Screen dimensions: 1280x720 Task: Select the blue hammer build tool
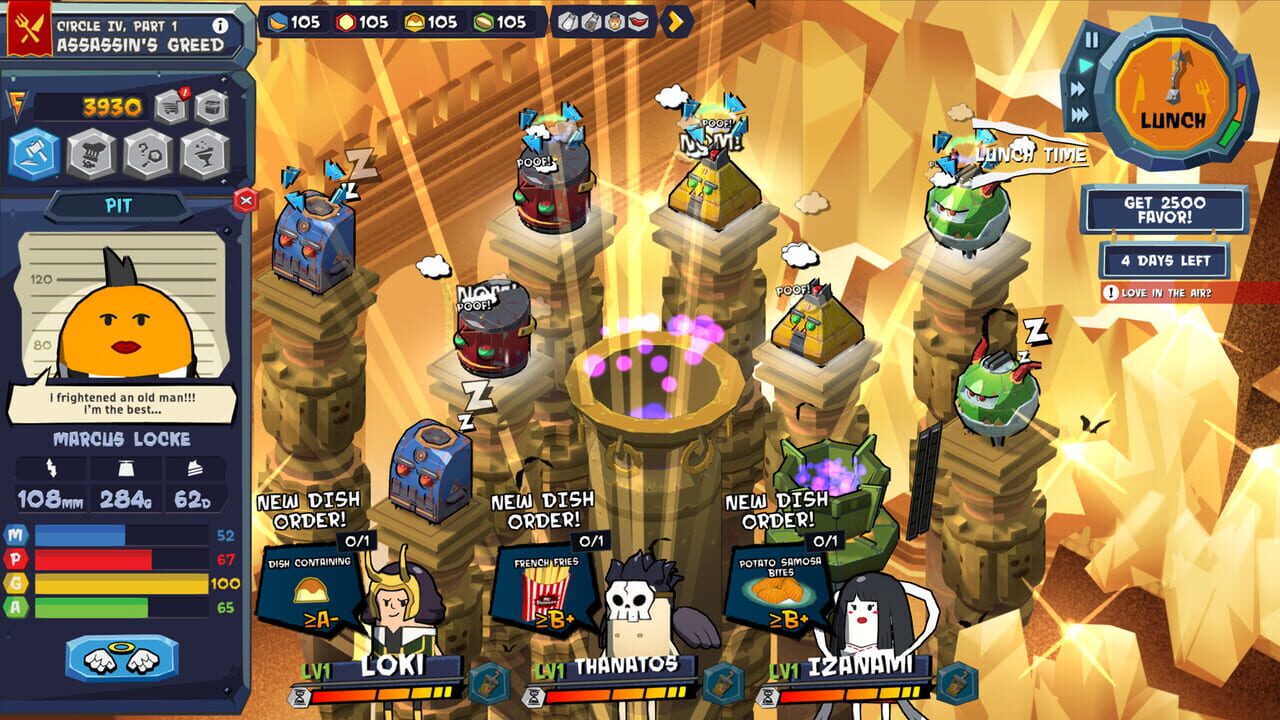tap(34, 154)
